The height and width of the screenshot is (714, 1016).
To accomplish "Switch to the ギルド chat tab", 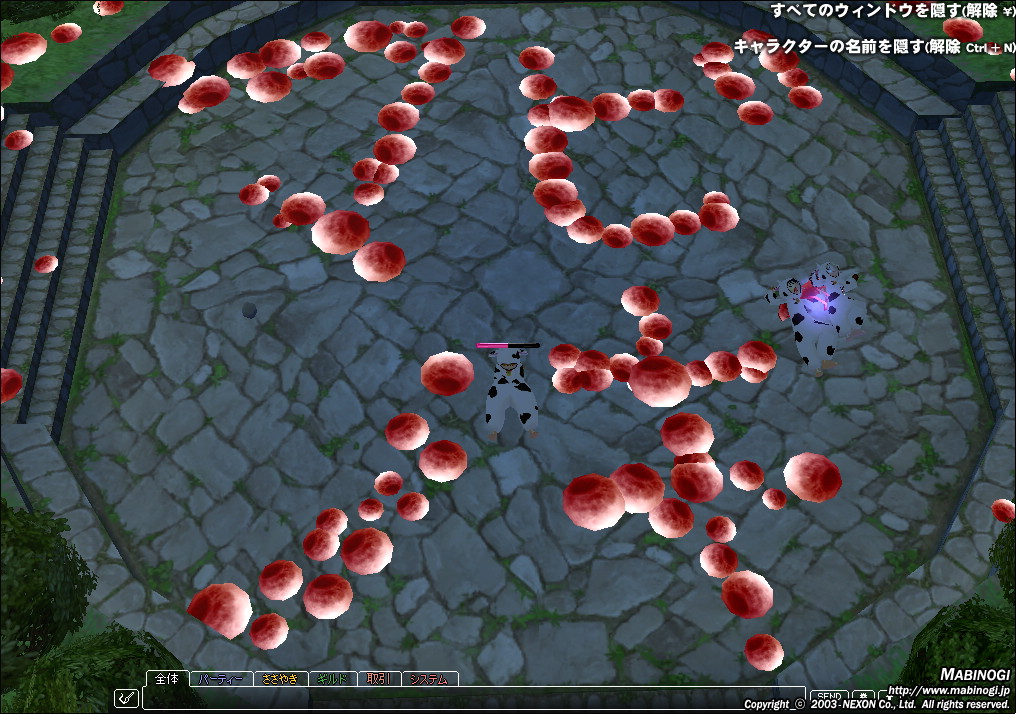I will (333, 679).
